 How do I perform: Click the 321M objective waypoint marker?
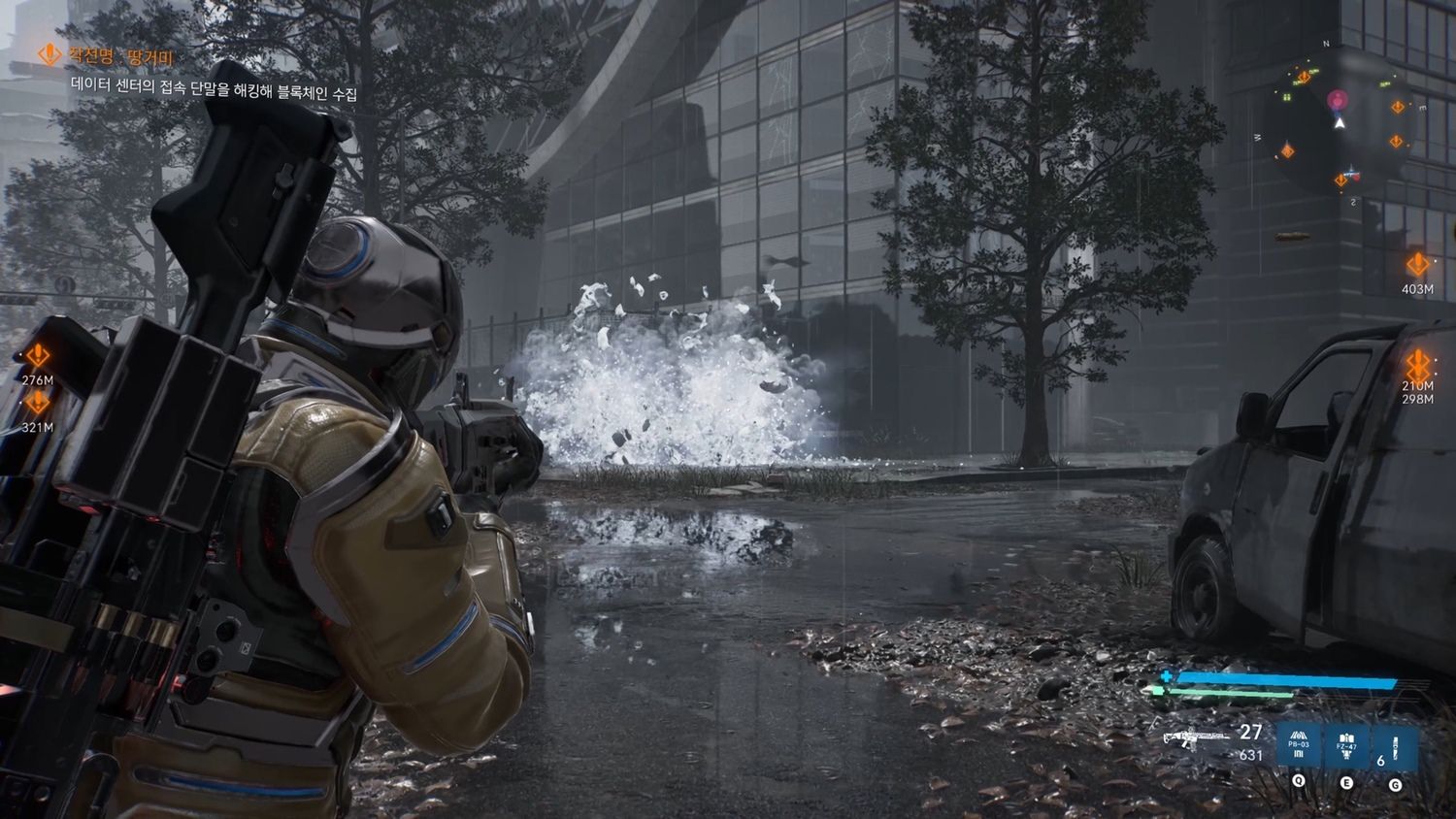pos(38,402)
